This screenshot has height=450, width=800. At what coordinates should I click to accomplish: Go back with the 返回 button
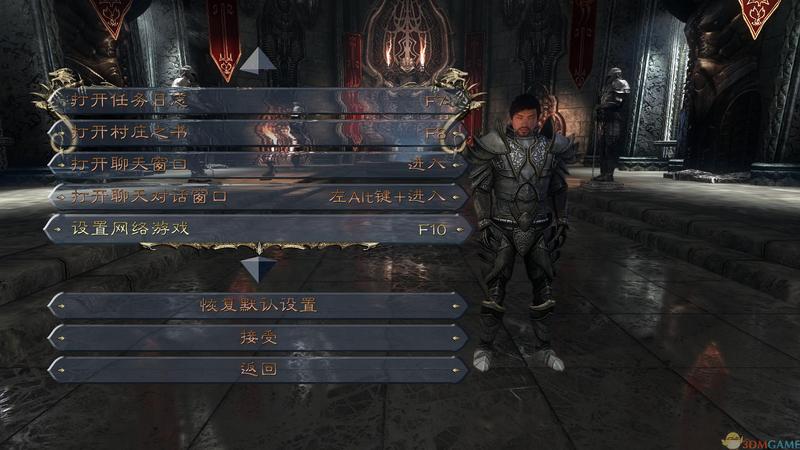258,369
